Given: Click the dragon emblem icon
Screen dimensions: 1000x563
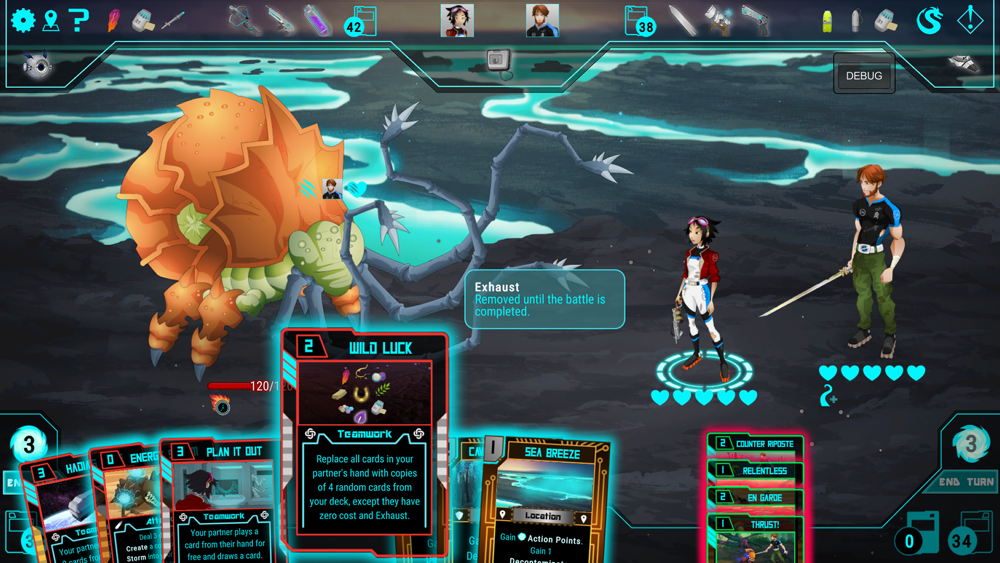Looking at the screenshot, I should tap(930, 21).
